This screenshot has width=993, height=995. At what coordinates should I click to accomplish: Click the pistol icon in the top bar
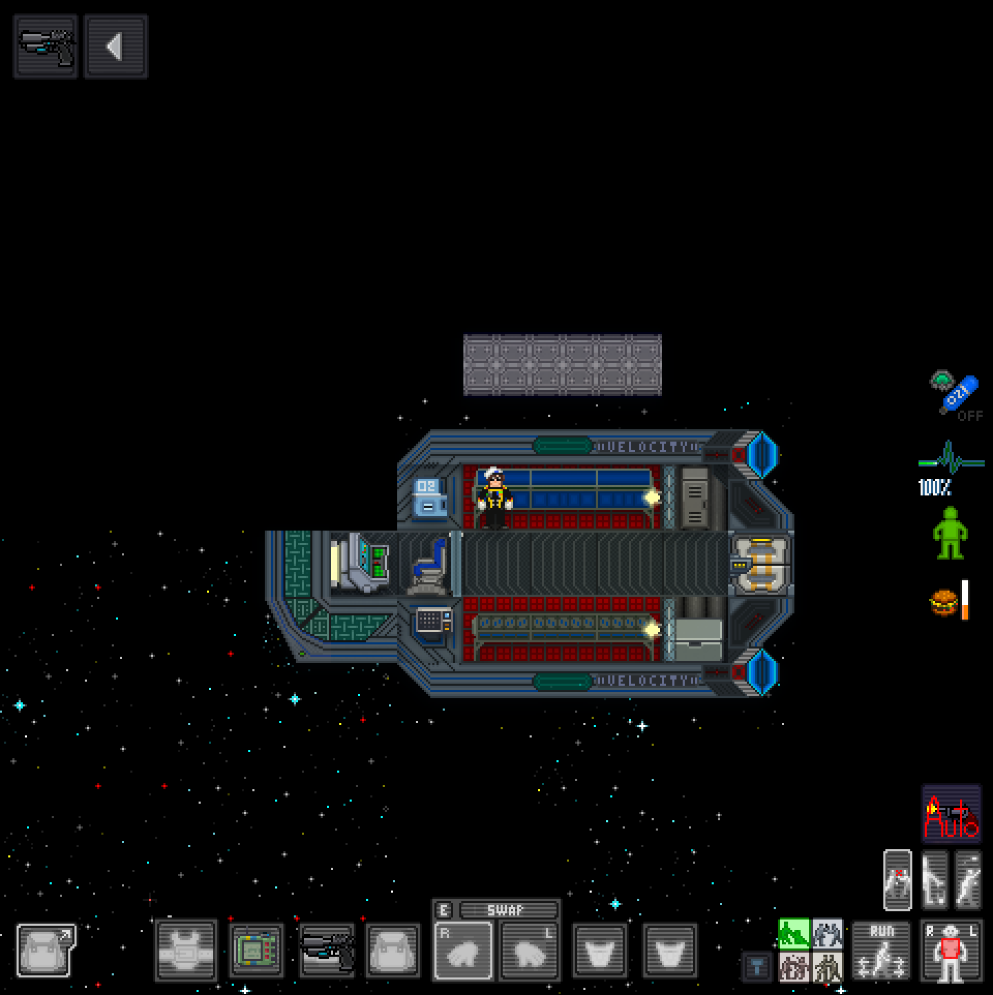tap(46, 46)
